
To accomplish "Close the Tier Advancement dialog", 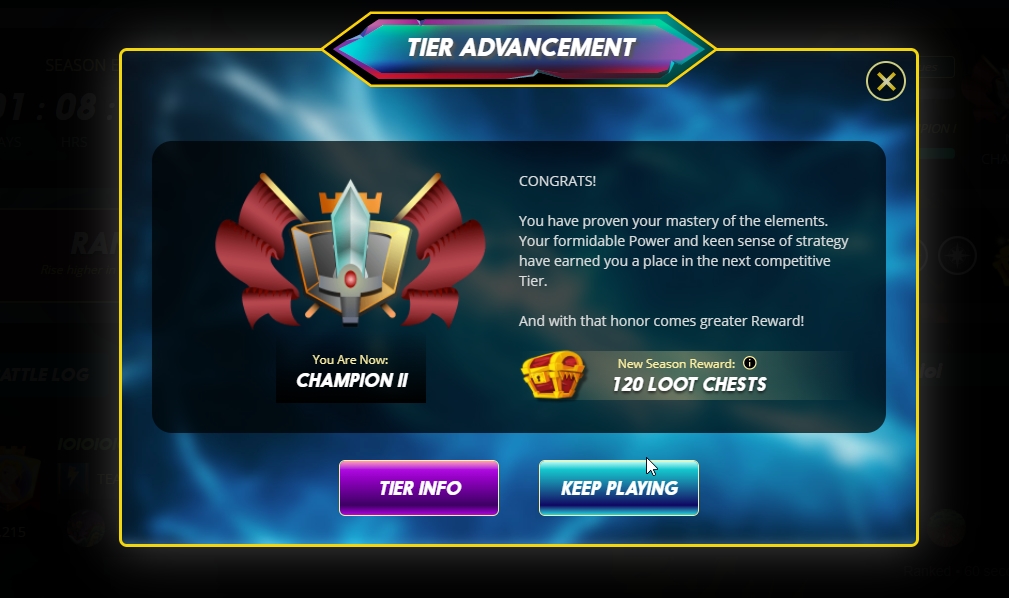I will tap(885, 81).
